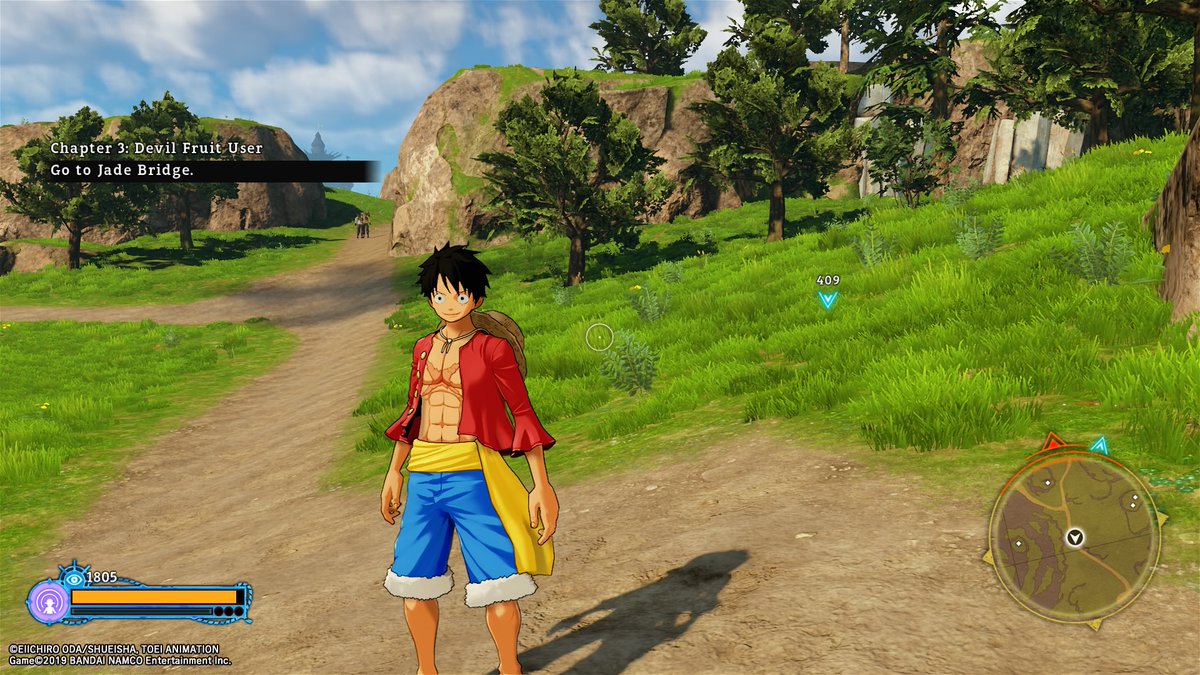The width and height of the screenshot is (1200, 675).
Task: Select the purple Observation Haki mode icon
Action: 47,602
